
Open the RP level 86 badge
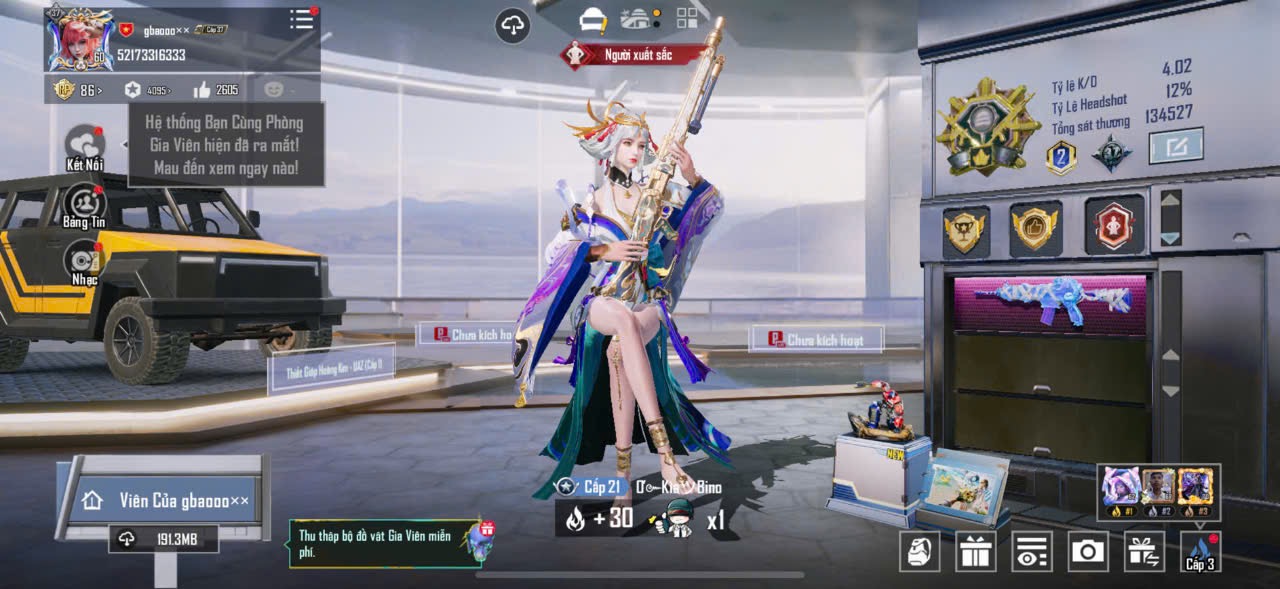(x=76, y=90)
